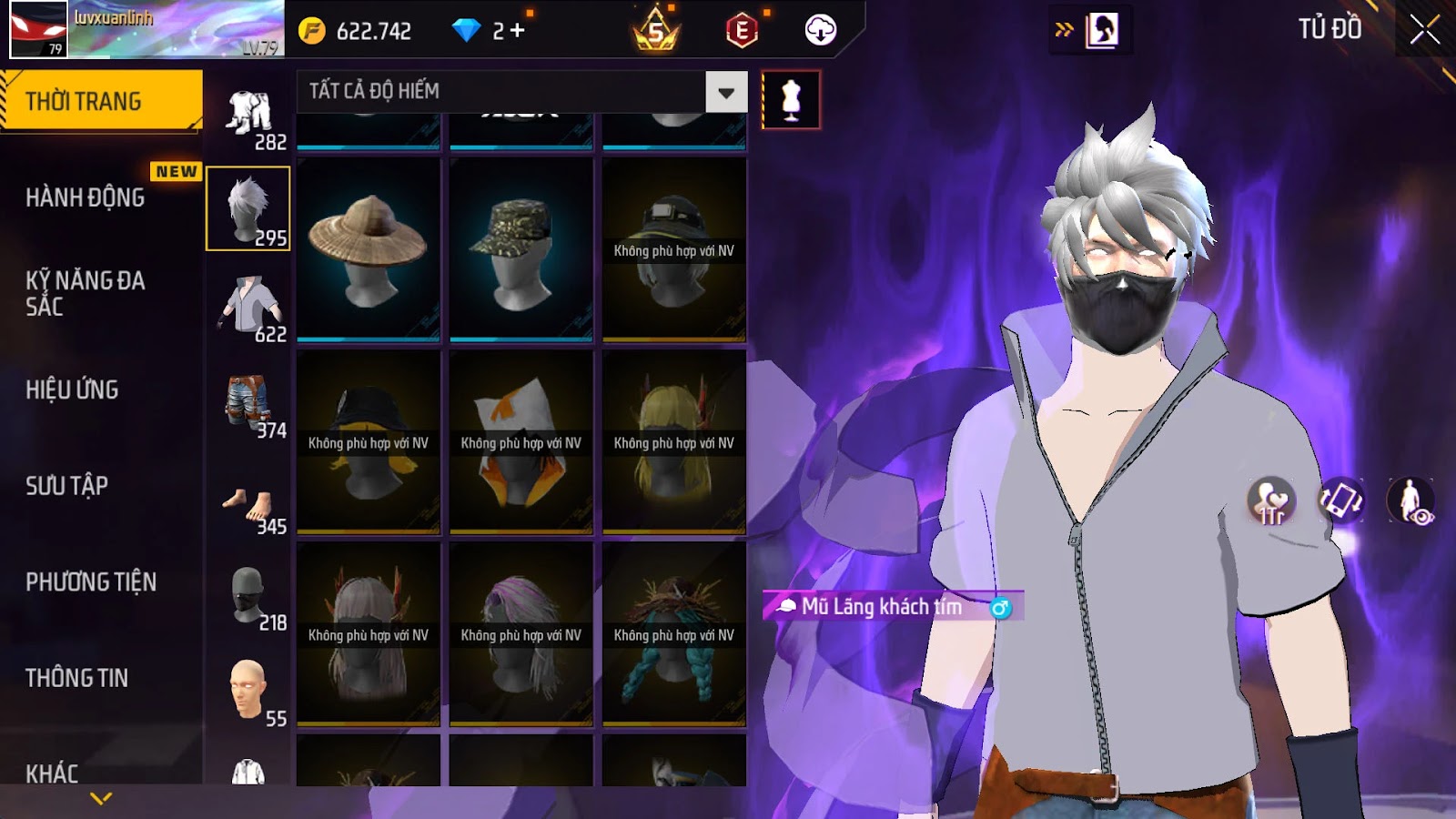The height and width of the screenshot is (819, 1456).
Task: Open Phương Tiện tab
Action: [91, 582]
